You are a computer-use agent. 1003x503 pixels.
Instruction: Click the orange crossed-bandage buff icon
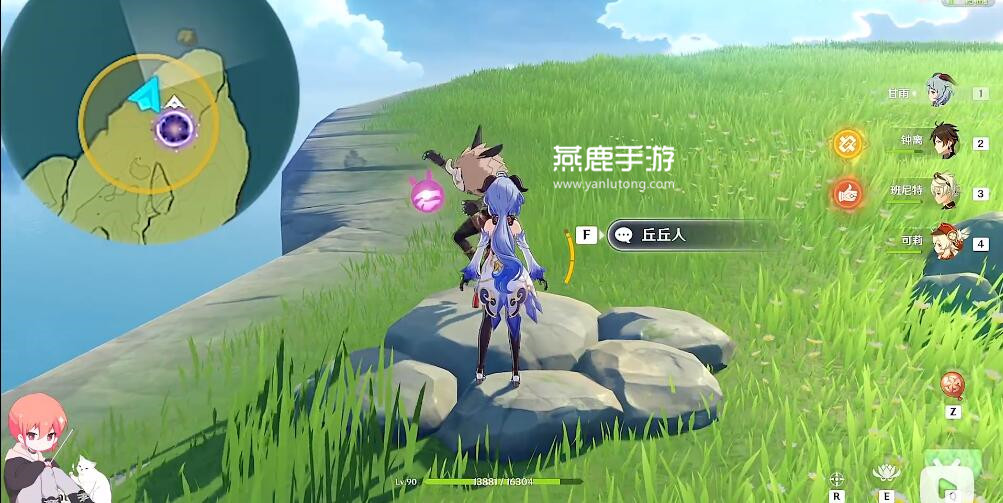[x=848, y=143]
